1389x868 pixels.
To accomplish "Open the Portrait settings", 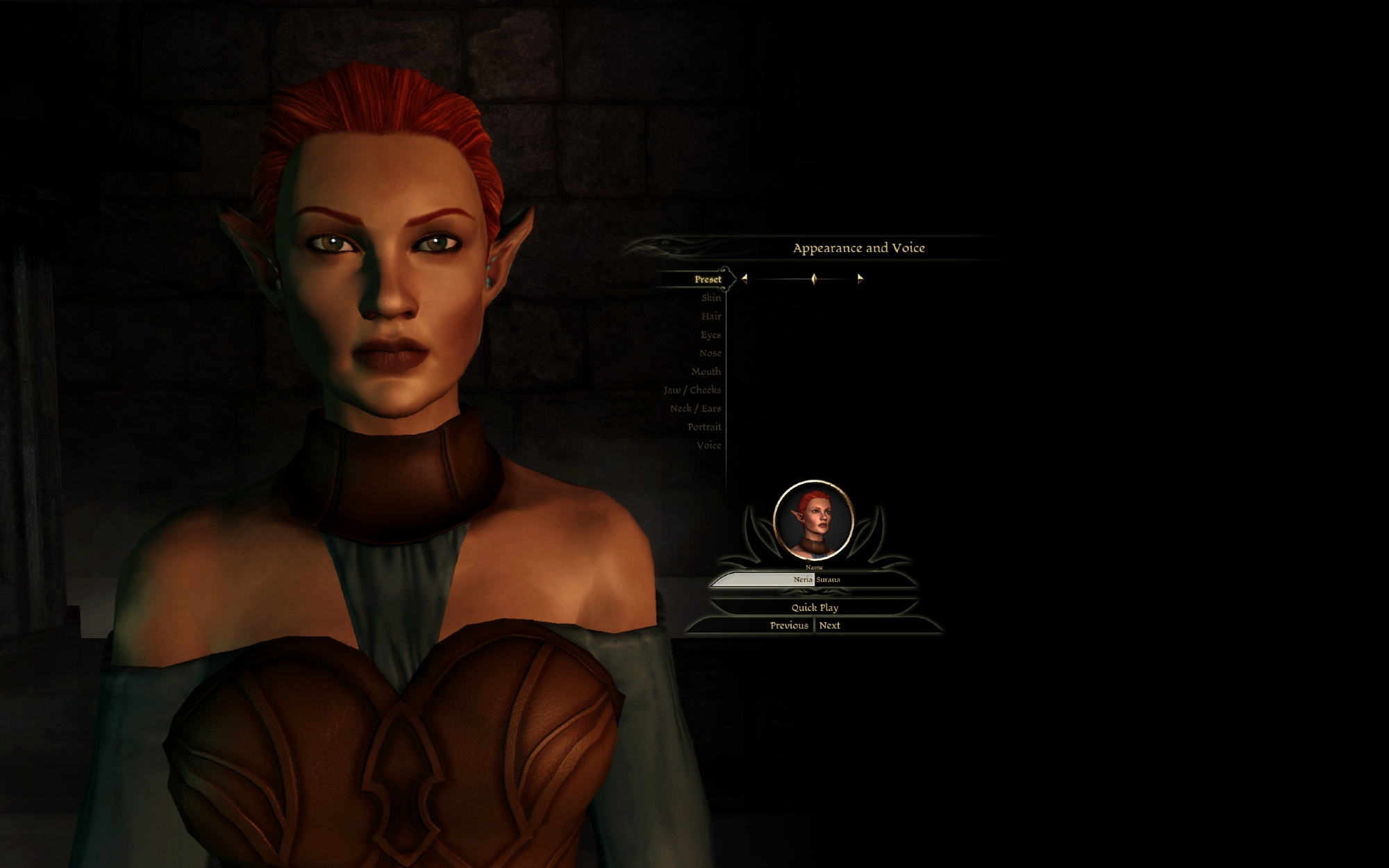I will [704, 427].
